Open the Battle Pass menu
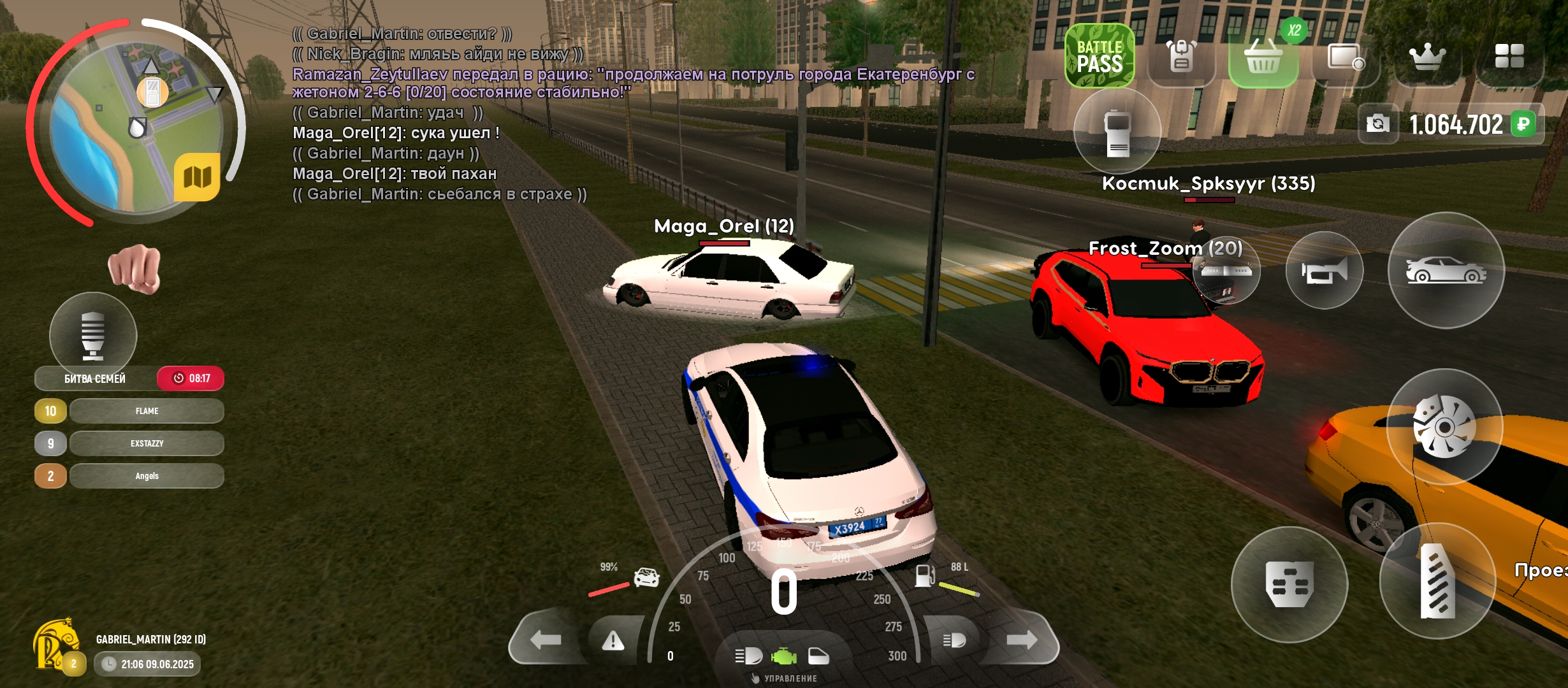1568x688 pixels. coord(1100,56)
